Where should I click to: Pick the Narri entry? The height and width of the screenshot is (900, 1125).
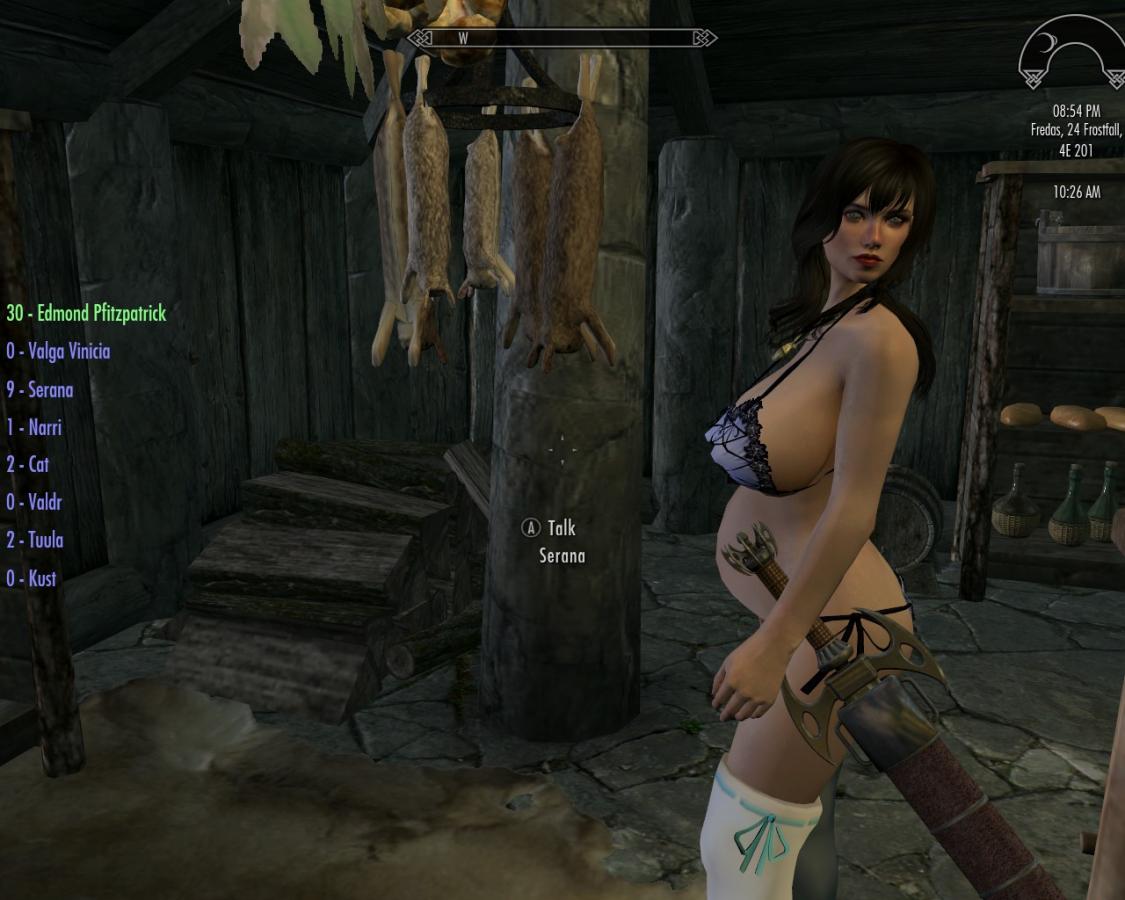(x=34, y=427)
